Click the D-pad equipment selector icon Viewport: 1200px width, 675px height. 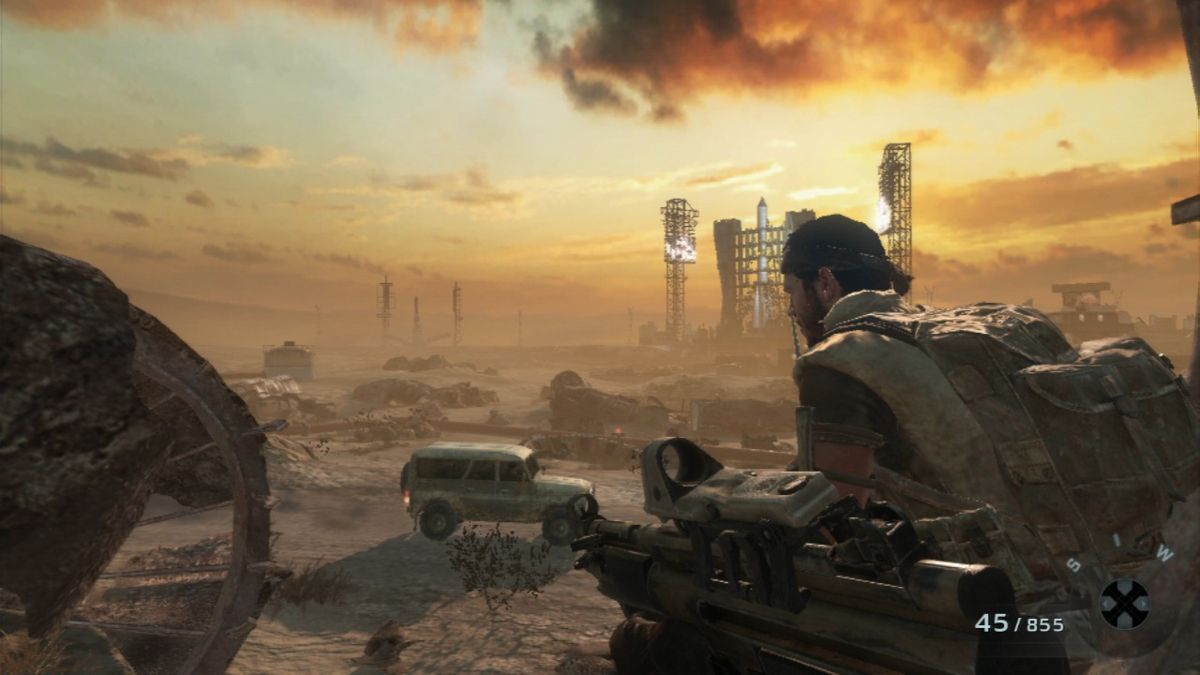coord(1124,604)
